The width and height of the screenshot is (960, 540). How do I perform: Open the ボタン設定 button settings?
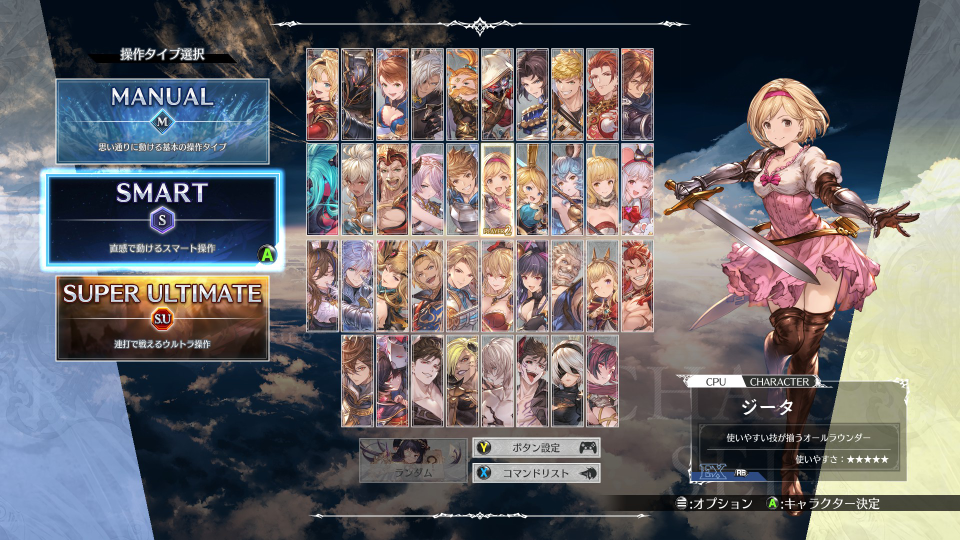pos(536,447)
